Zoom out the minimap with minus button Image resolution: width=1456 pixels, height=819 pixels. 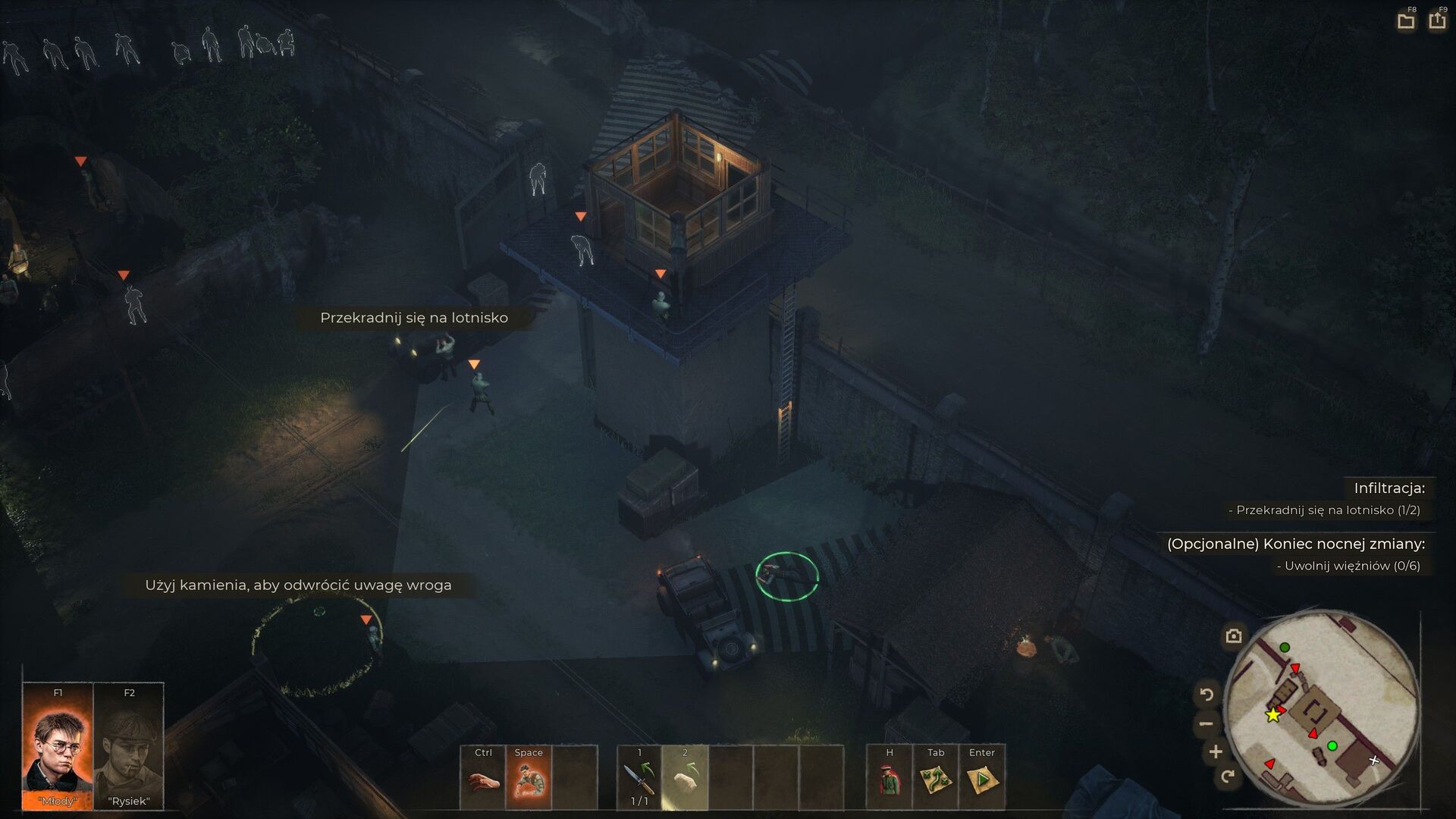click(x=1206, y=723)
